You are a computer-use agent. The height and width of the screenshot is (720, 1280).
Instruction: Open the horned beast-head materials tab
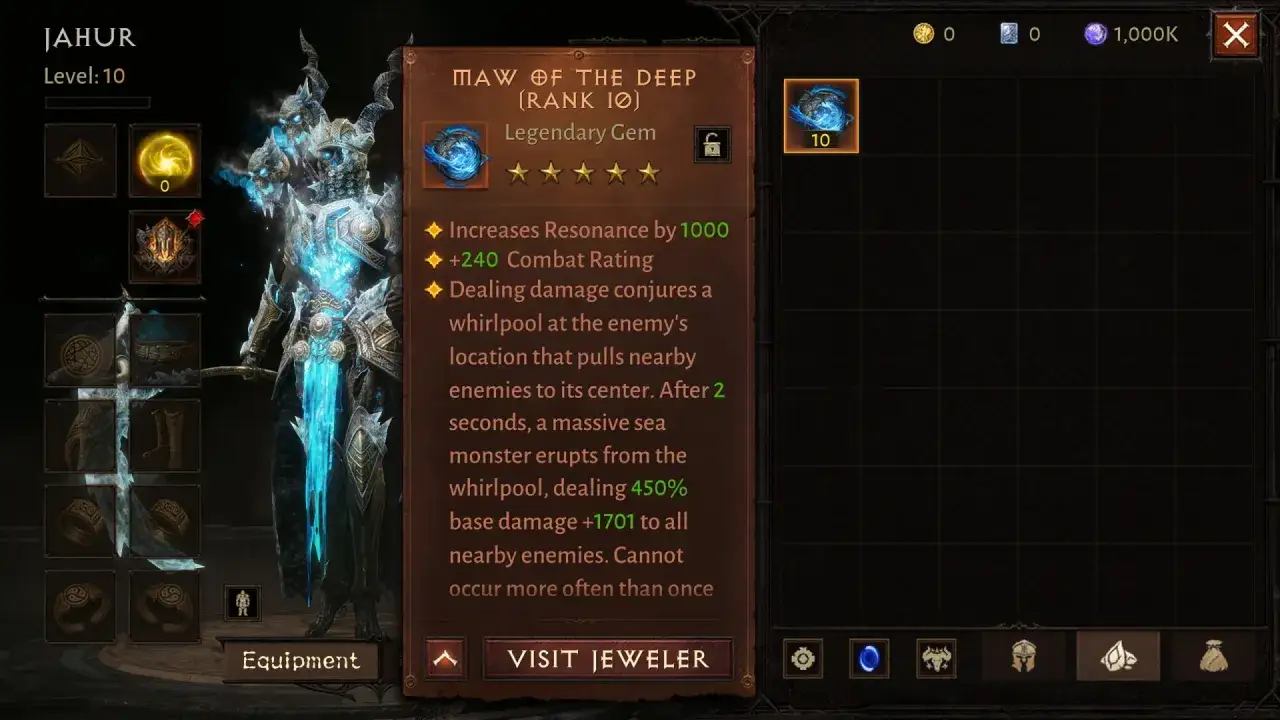938,658
